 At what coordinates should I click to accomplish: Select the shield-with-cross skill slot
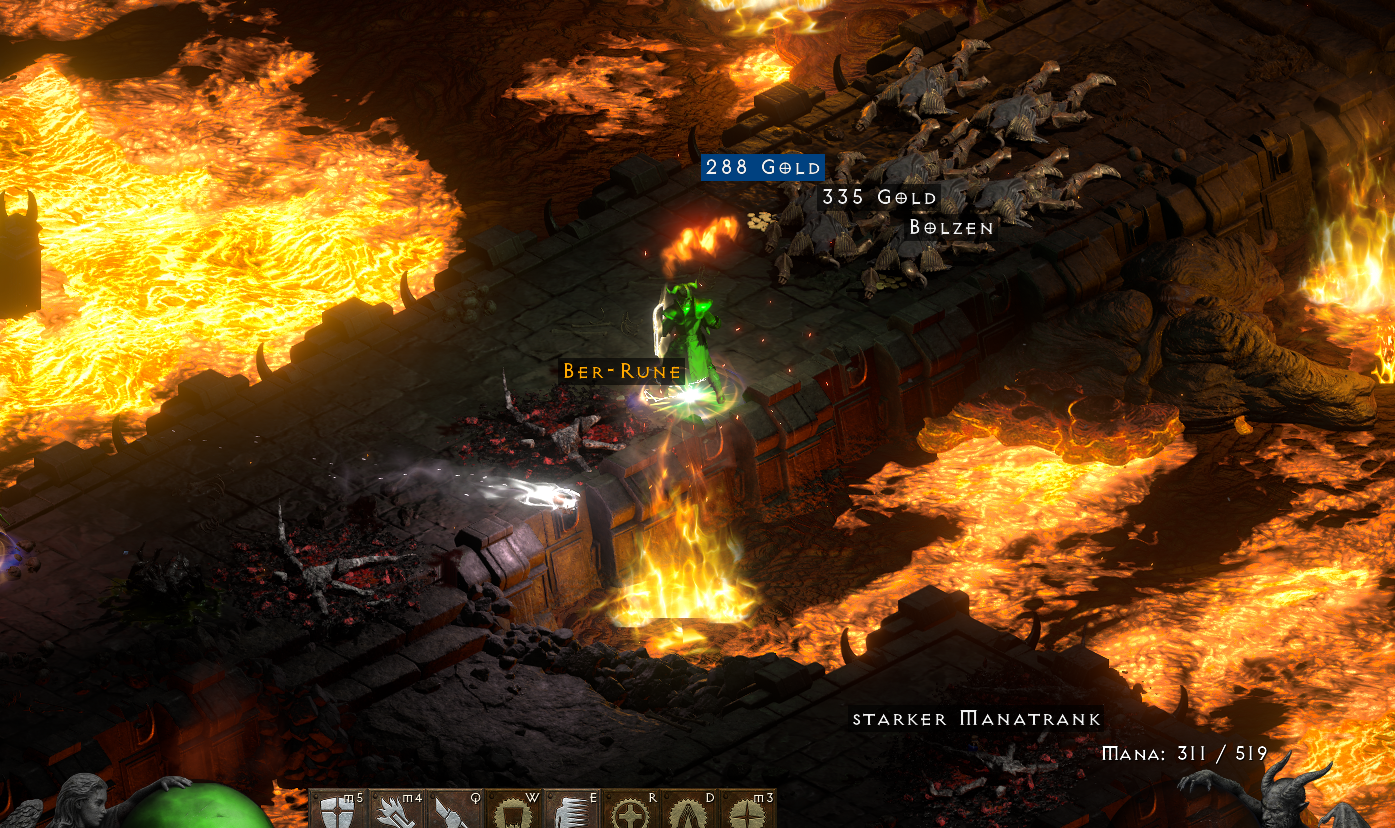click(338, 811)
